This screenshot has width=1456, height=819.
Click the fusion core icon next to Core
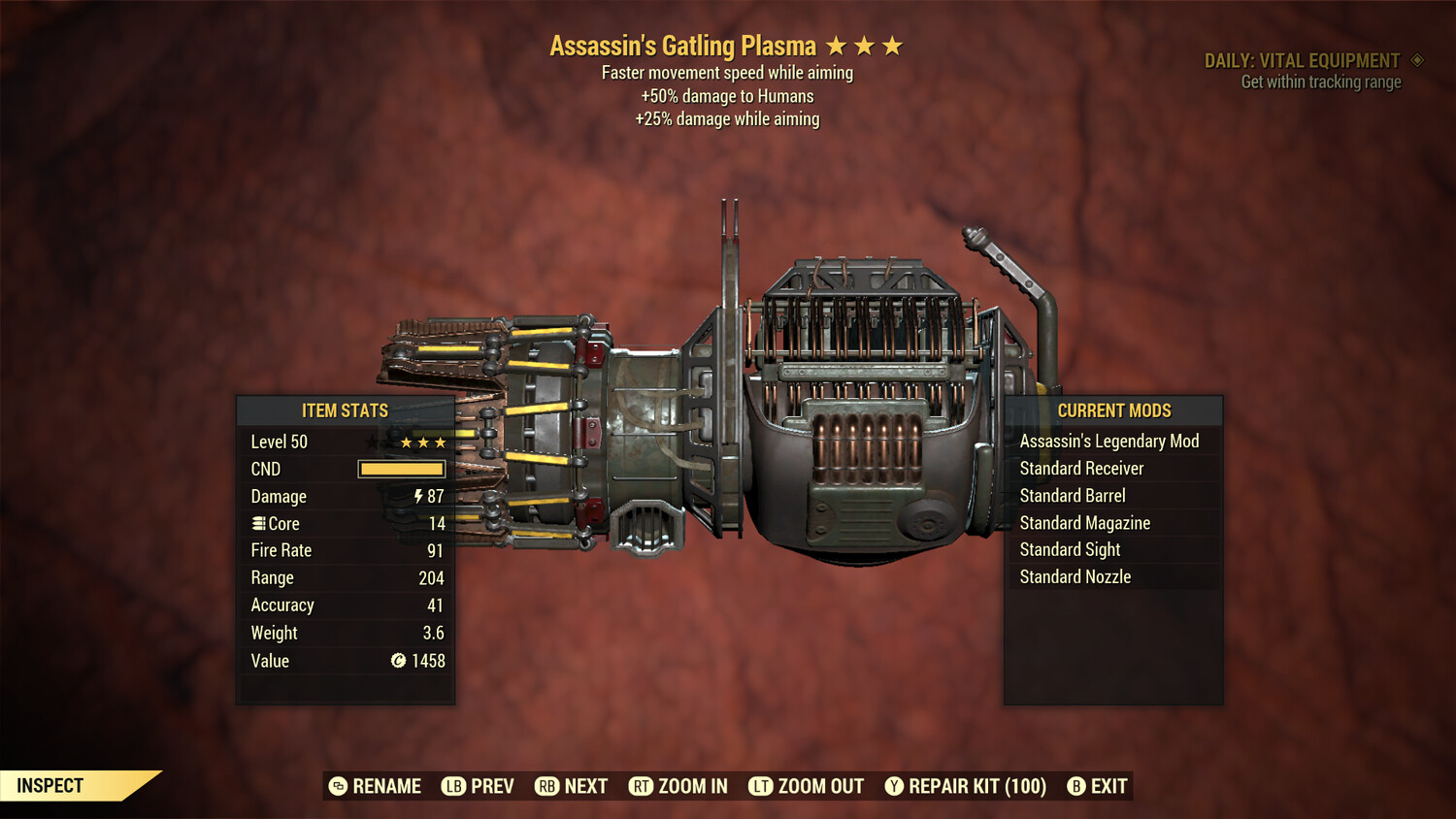(x=257, y=523)
